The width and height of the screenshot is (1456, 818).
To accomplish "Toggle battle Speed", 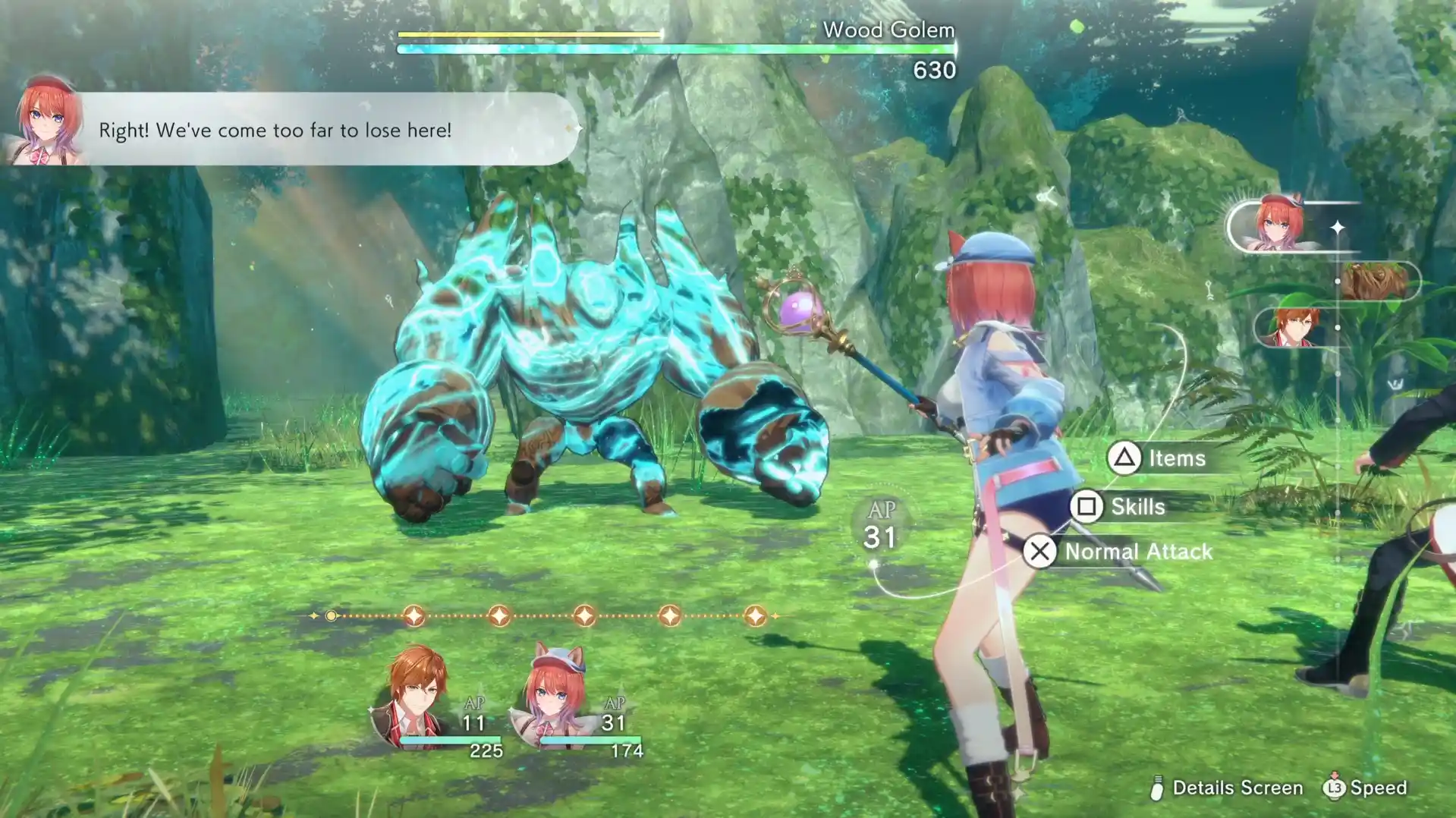I will (1365, 788).
